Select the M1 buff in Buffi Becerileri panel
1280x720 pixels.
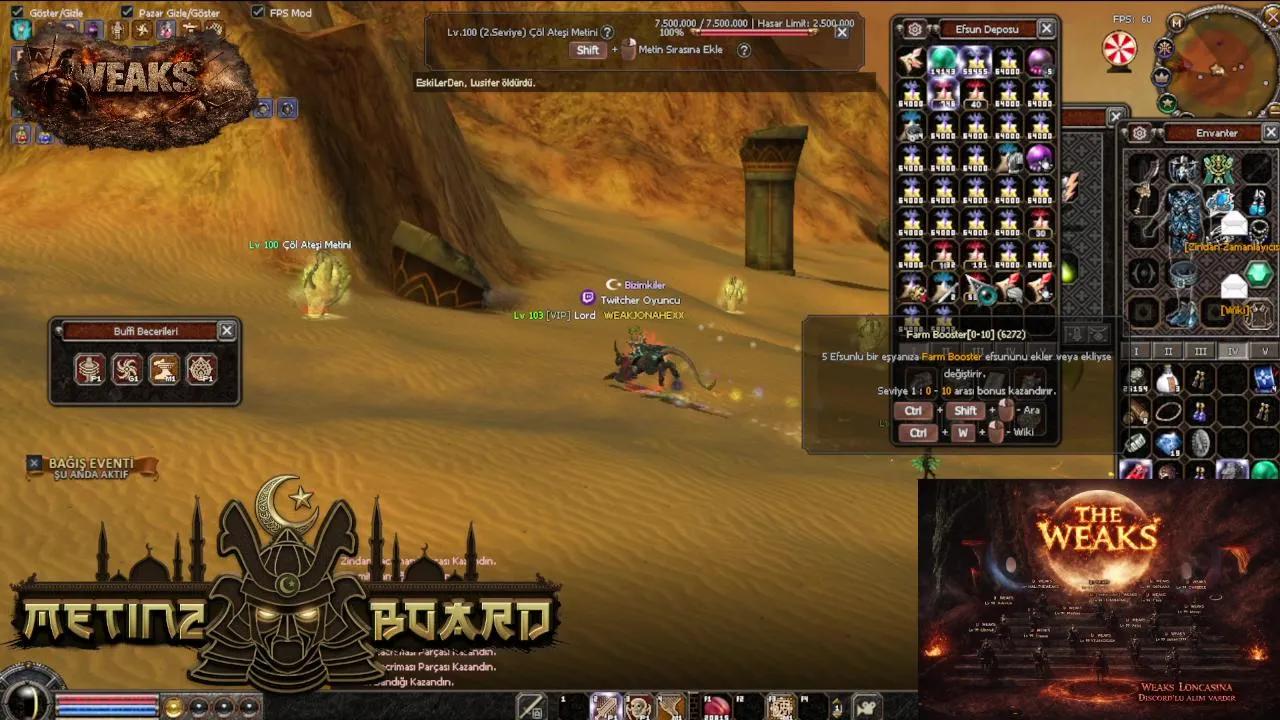point(164,369)
